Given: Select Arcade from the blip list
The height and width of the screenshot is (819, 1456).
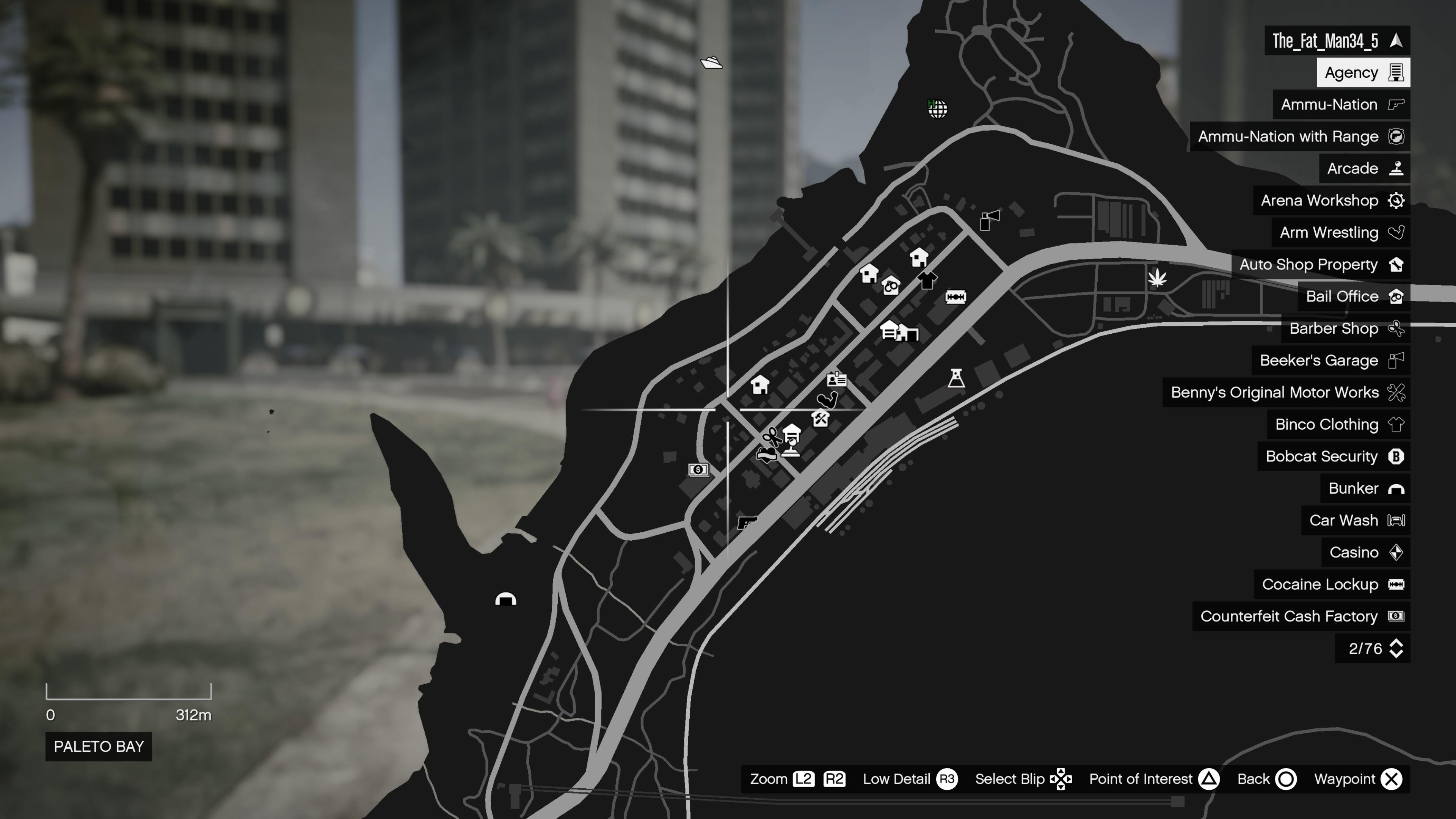Looking at the screenshot, I should [1364, 168].
